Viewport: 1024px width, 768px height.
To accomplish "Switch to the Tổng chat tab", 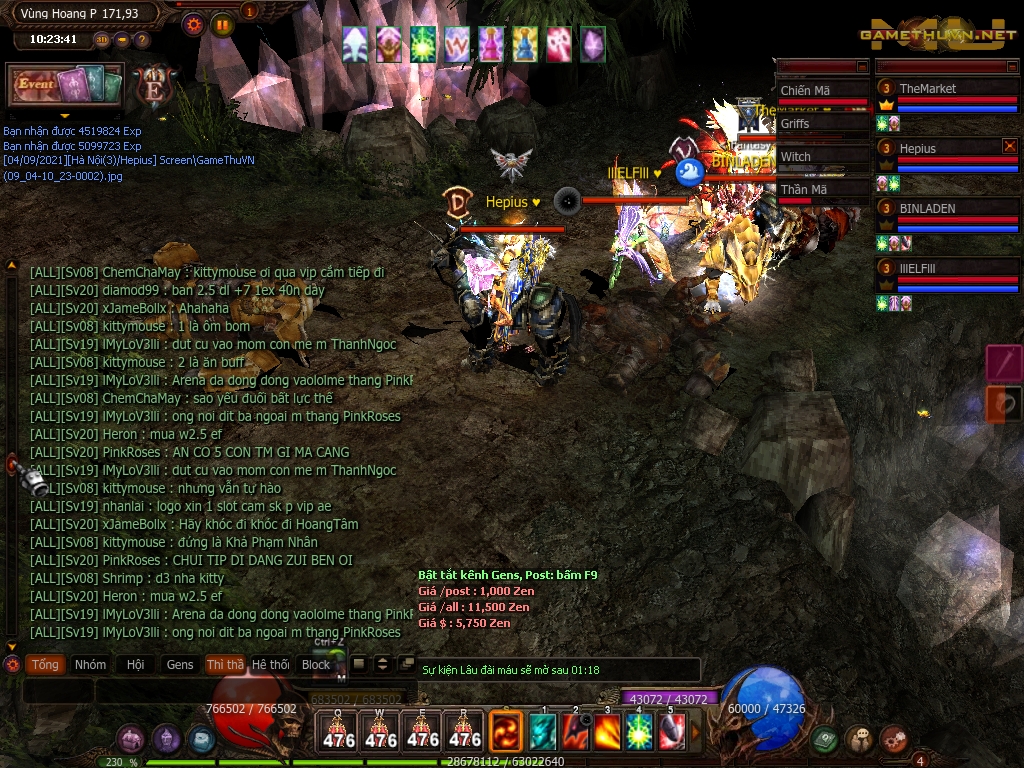I will (x=45, y=664).
